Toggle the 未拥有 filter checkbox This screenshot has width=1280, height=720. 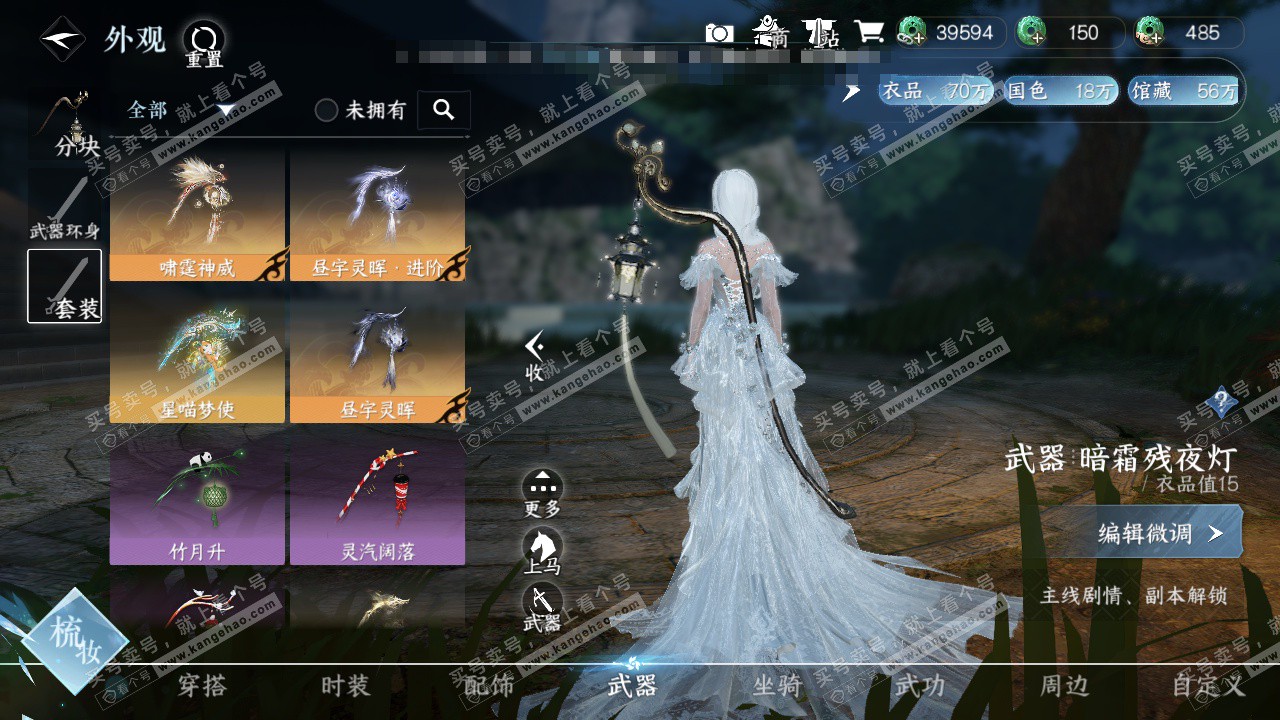coord(327,110)
